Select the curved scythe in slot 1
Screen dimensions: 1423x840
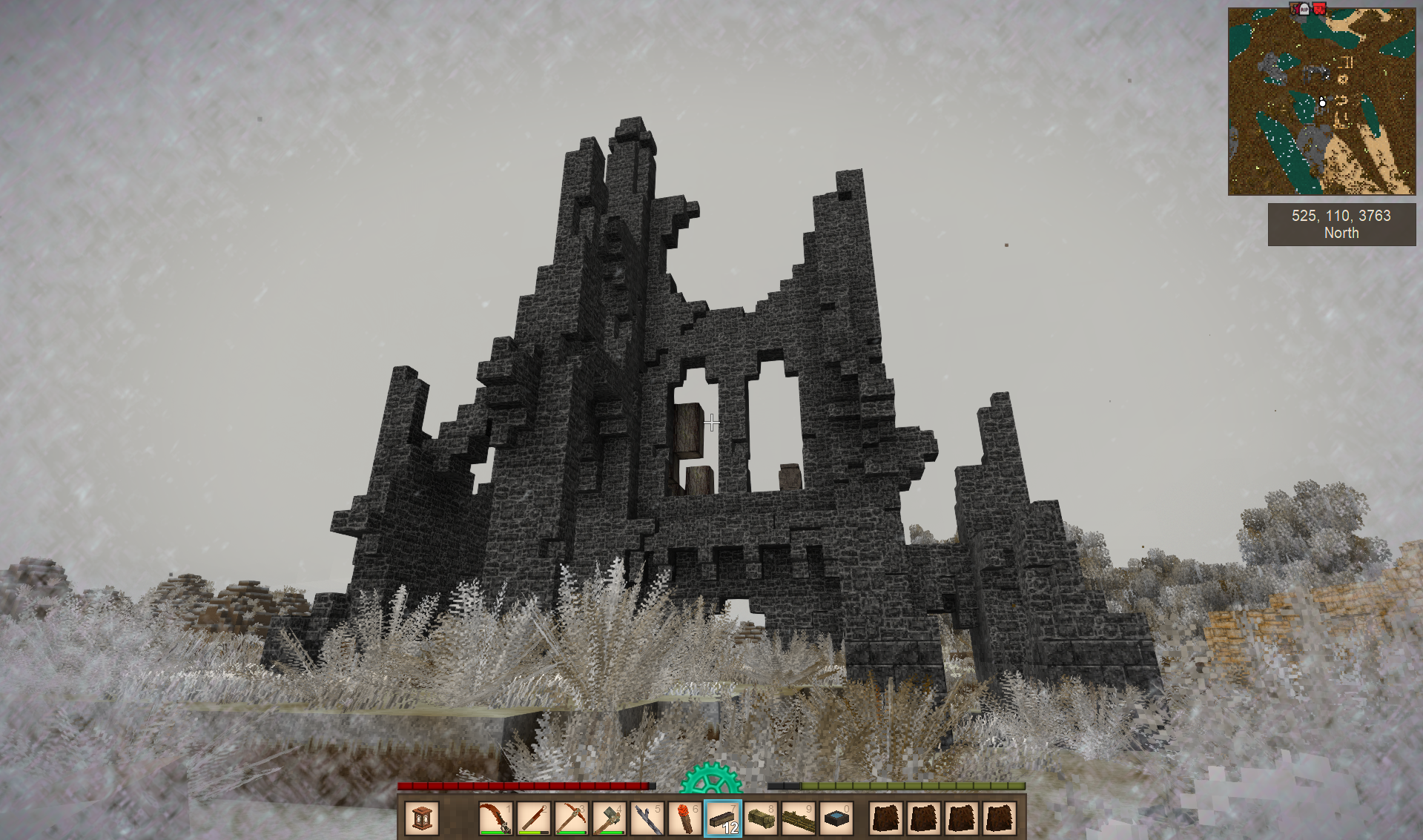(x=495, y=818)
